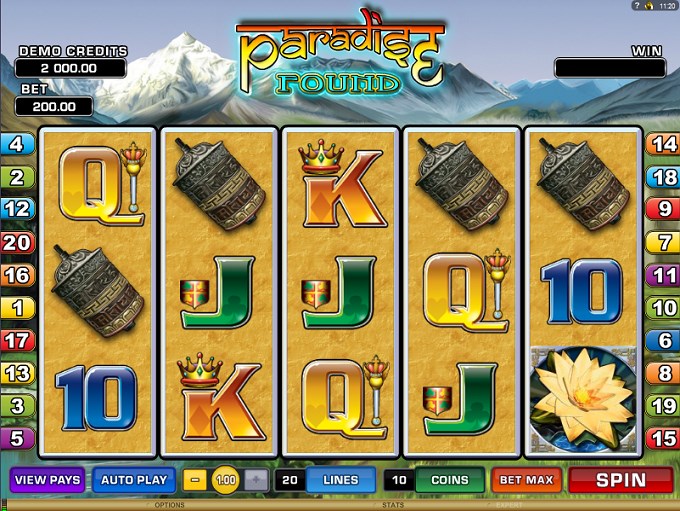The image size is (680, 511).
Task: Click the Coins button
Action: pos(449,480)
